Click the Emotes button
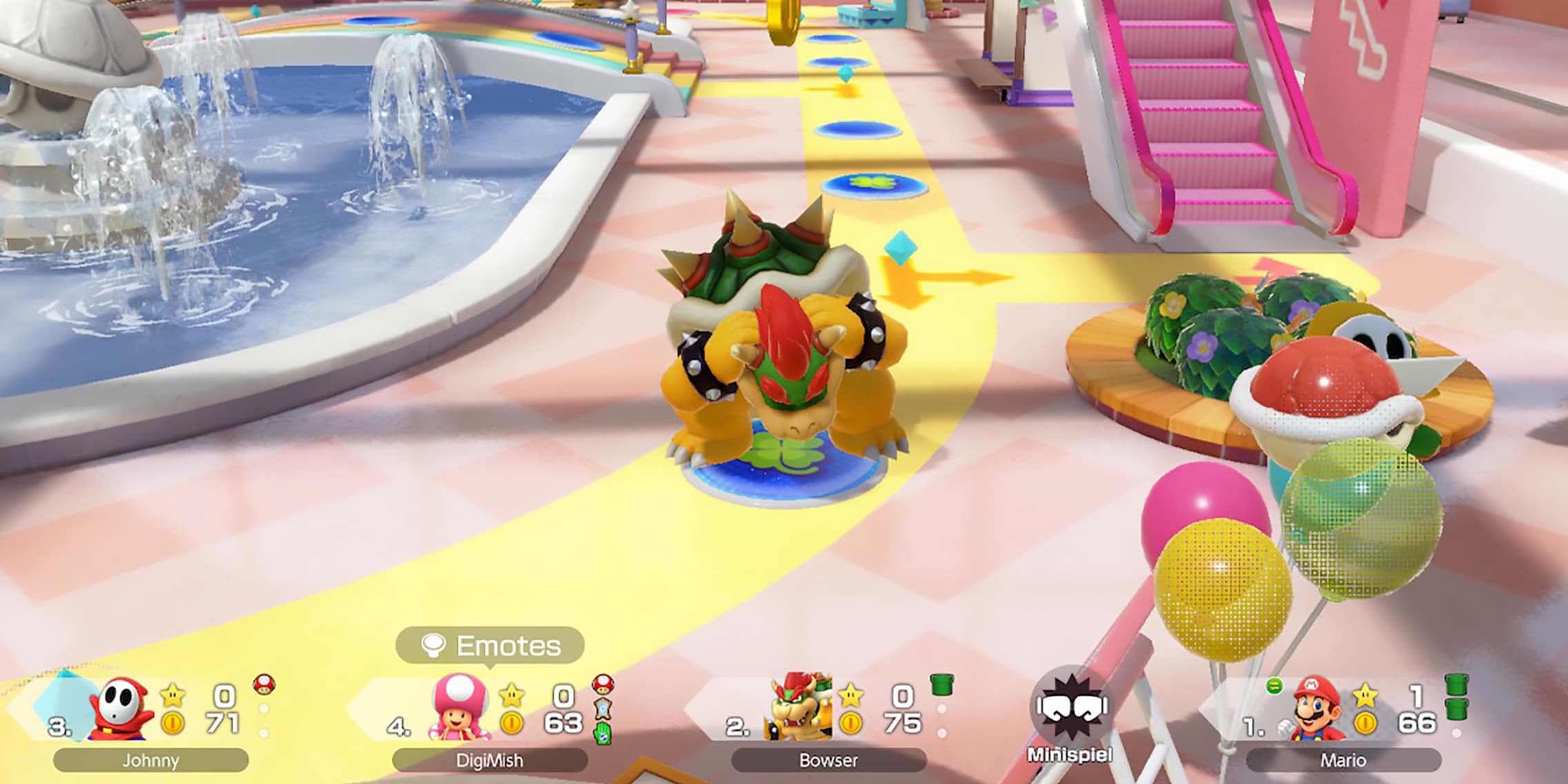Screen dimensions: 1568x784 click(x=493, y=645)
